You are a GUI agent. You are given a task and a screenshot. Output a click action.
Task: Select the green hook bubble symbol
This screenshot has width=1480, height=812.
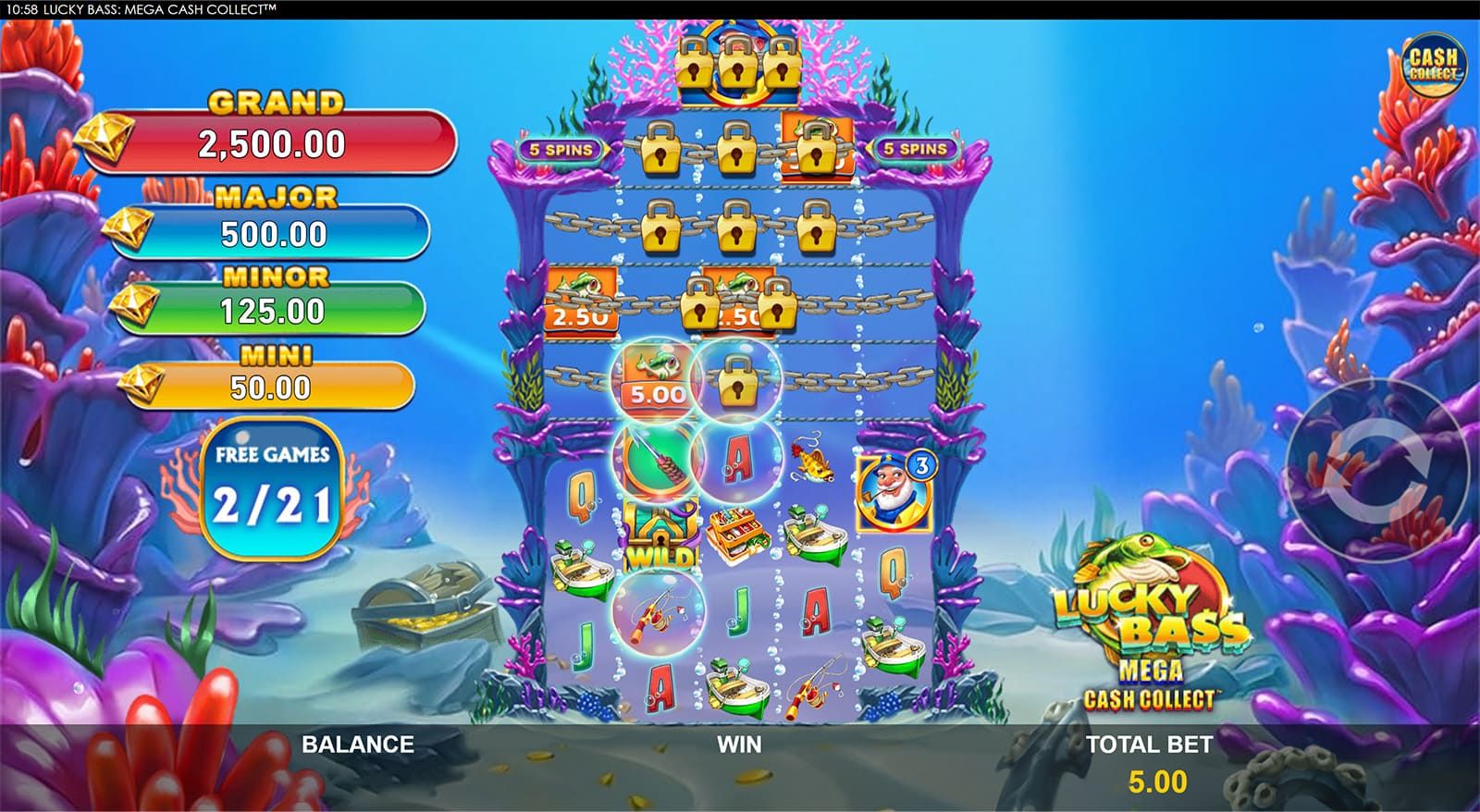(653, 461)
